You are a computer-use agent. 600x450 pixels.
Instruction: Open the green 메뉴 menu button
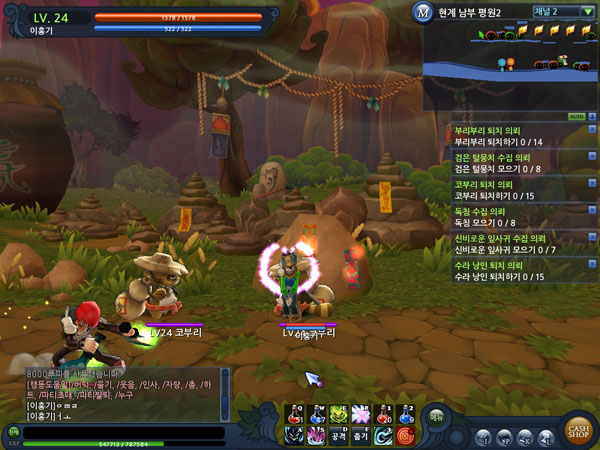(437, 418)
